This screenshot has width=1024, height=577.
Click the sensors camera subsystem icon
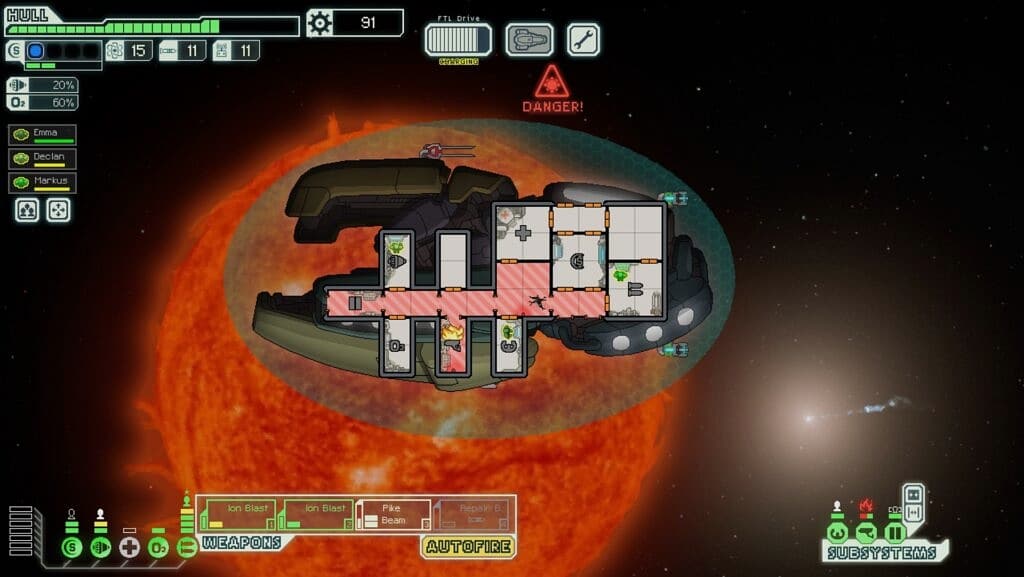click(866, 532)
